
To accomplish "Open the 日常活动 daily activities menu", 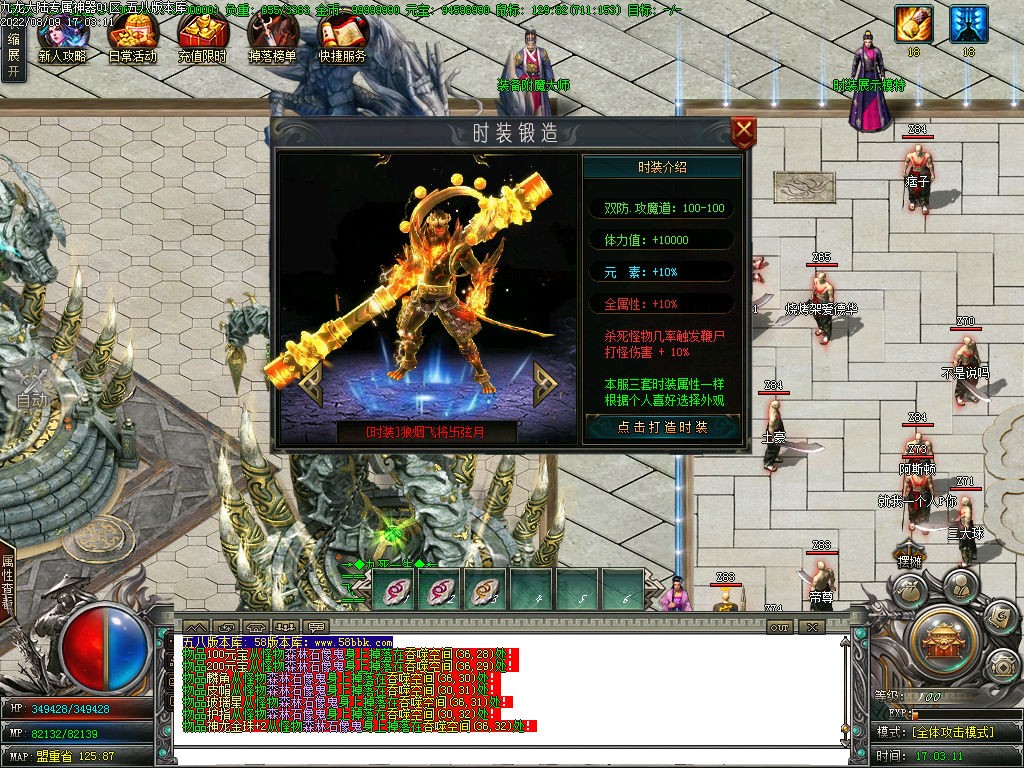I will pyautogui.click(x=132, y=40).
